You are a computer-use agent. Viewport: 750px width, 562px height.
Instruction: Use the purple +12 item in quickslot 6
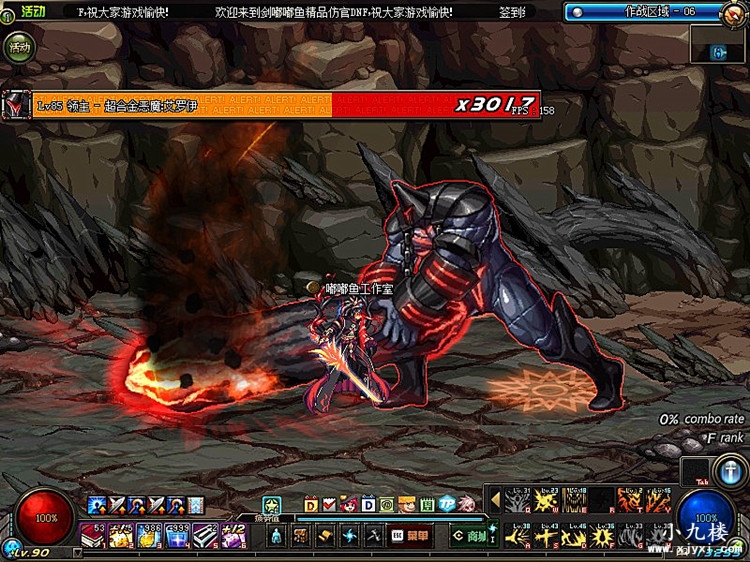pos(234,536)
